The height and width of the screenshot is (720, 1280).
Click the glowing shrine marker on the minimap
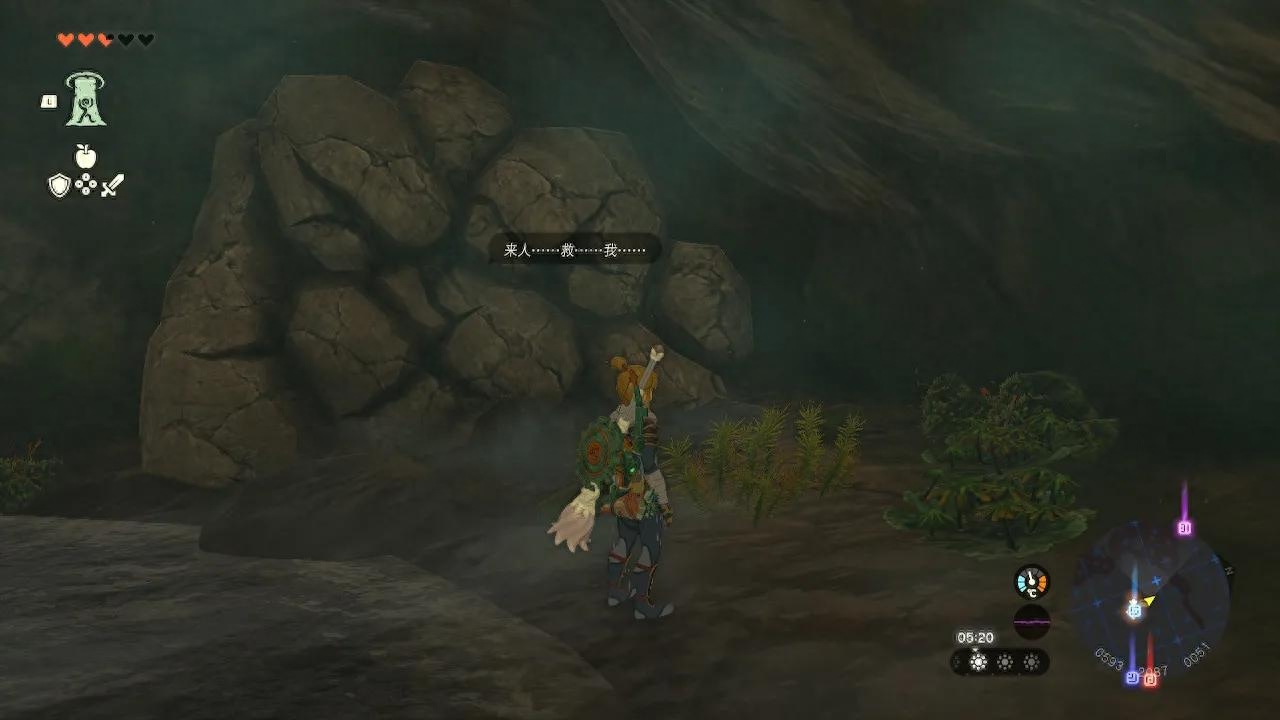coord(1134,609)
